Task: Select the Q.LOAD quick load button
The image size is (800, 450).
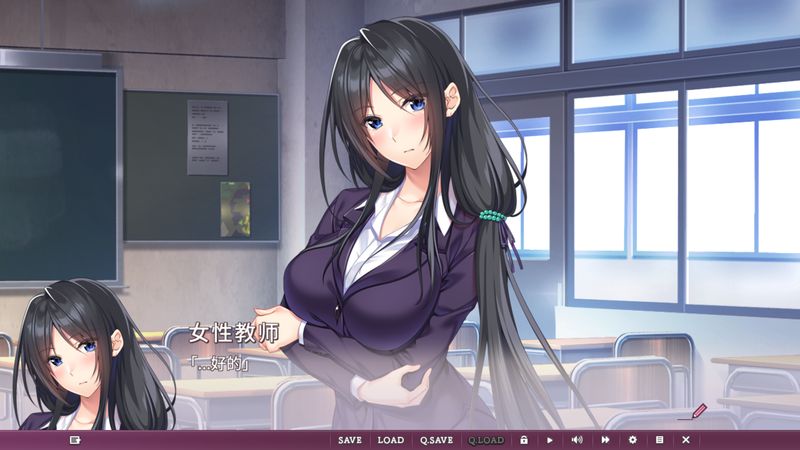Action: (x=486, y=440)
